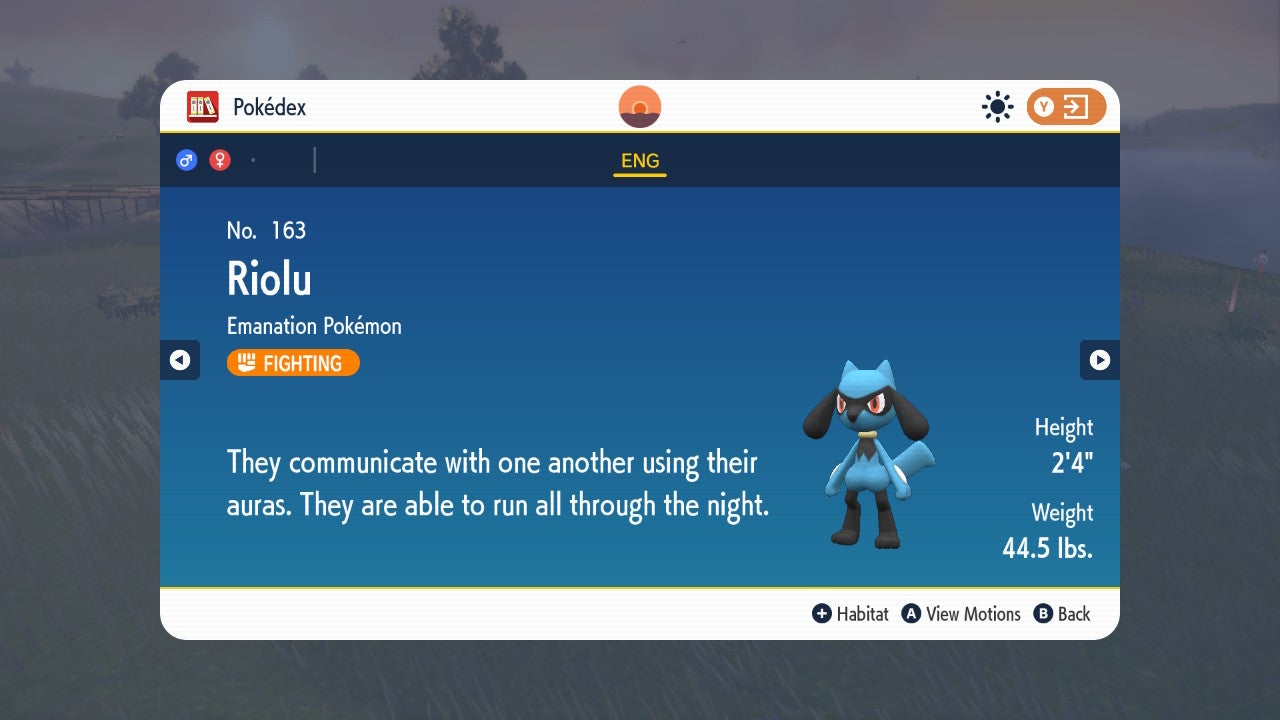This screenshot has height=720, width=1280.
Task: Click the male gender symbol icon
Action: [186, 160]
